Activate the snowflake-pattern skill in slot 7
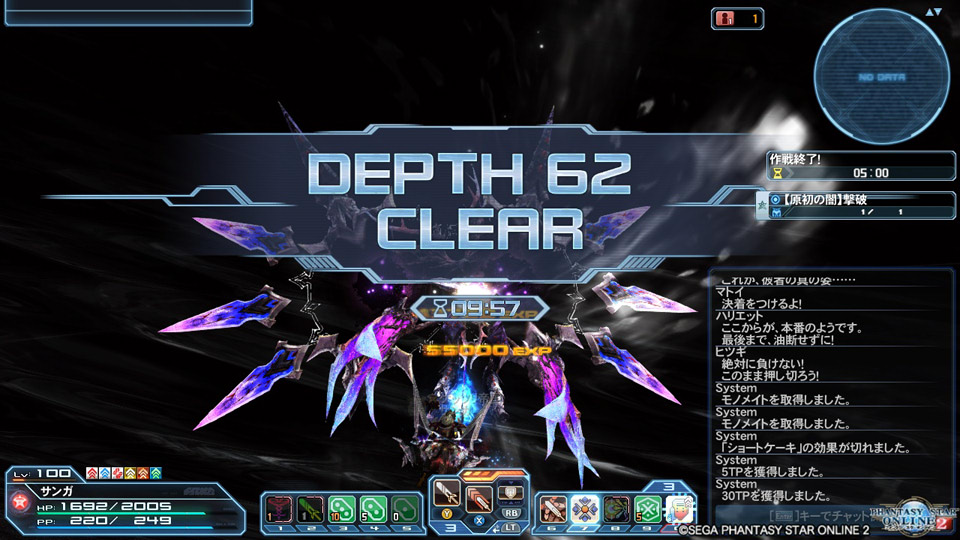Viewport: 960px width, 540px height. 585,509
